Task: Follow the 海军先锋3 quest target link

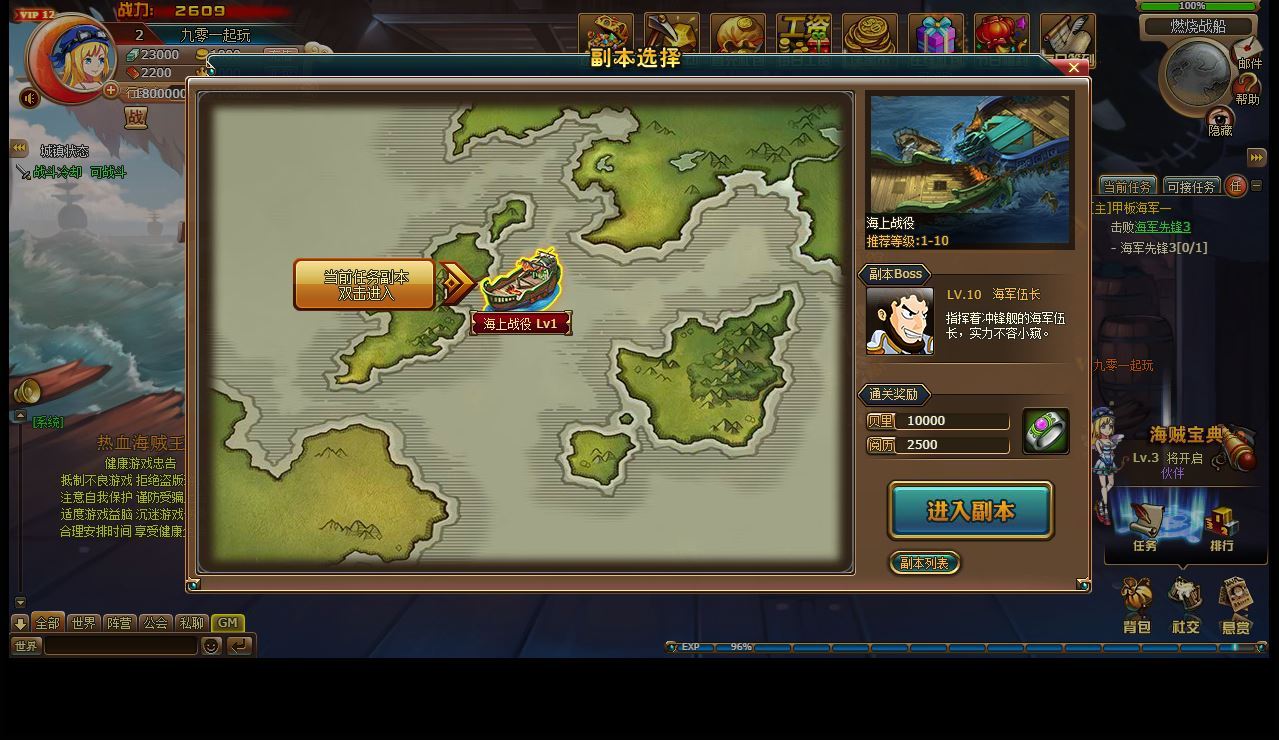Action: pos(1162,227)
